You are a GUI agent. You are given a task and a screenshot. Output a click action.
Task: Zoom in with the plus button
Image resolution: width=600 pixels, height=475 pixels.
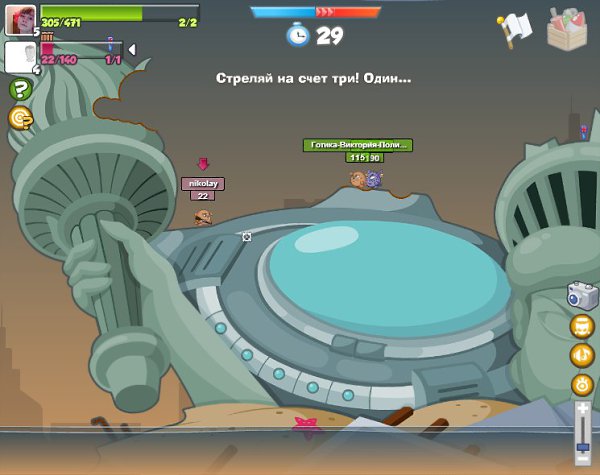[582, 408]
